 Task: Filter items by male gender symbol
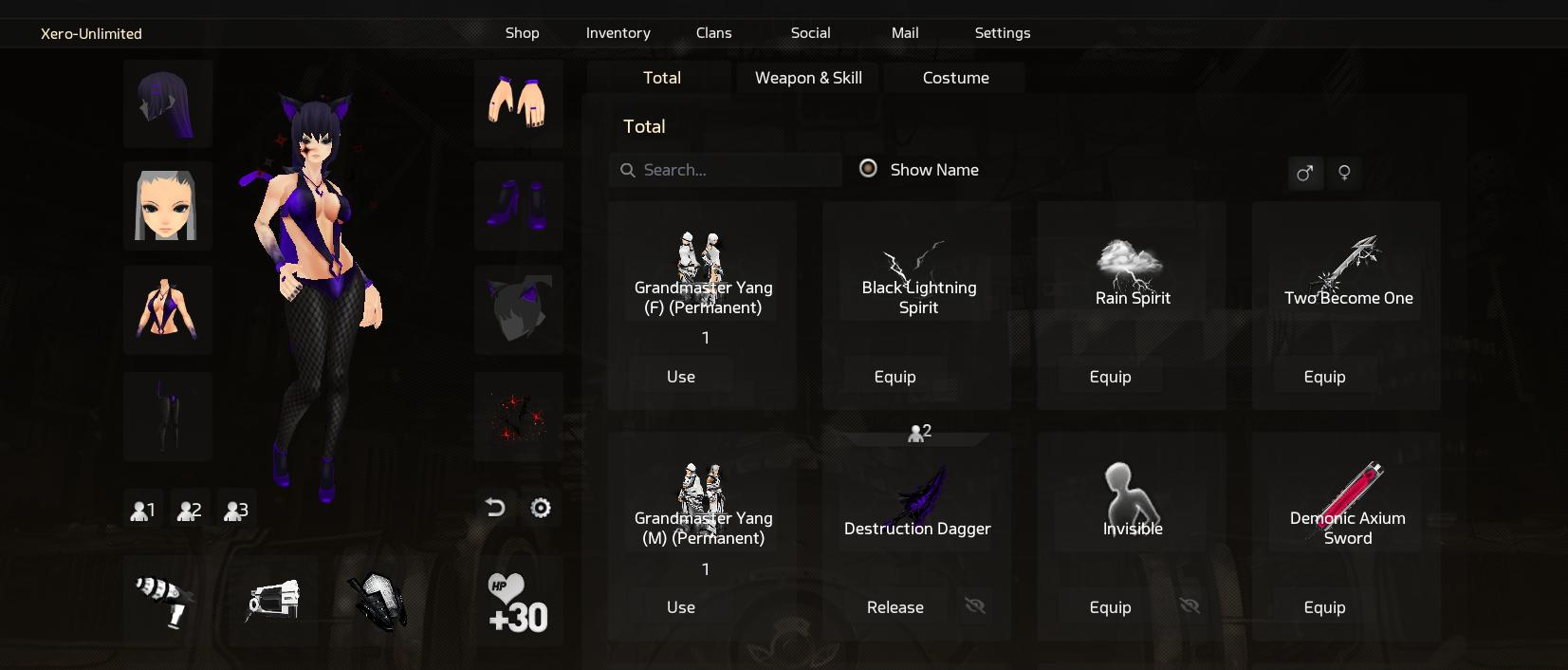tap(1305, 173)
